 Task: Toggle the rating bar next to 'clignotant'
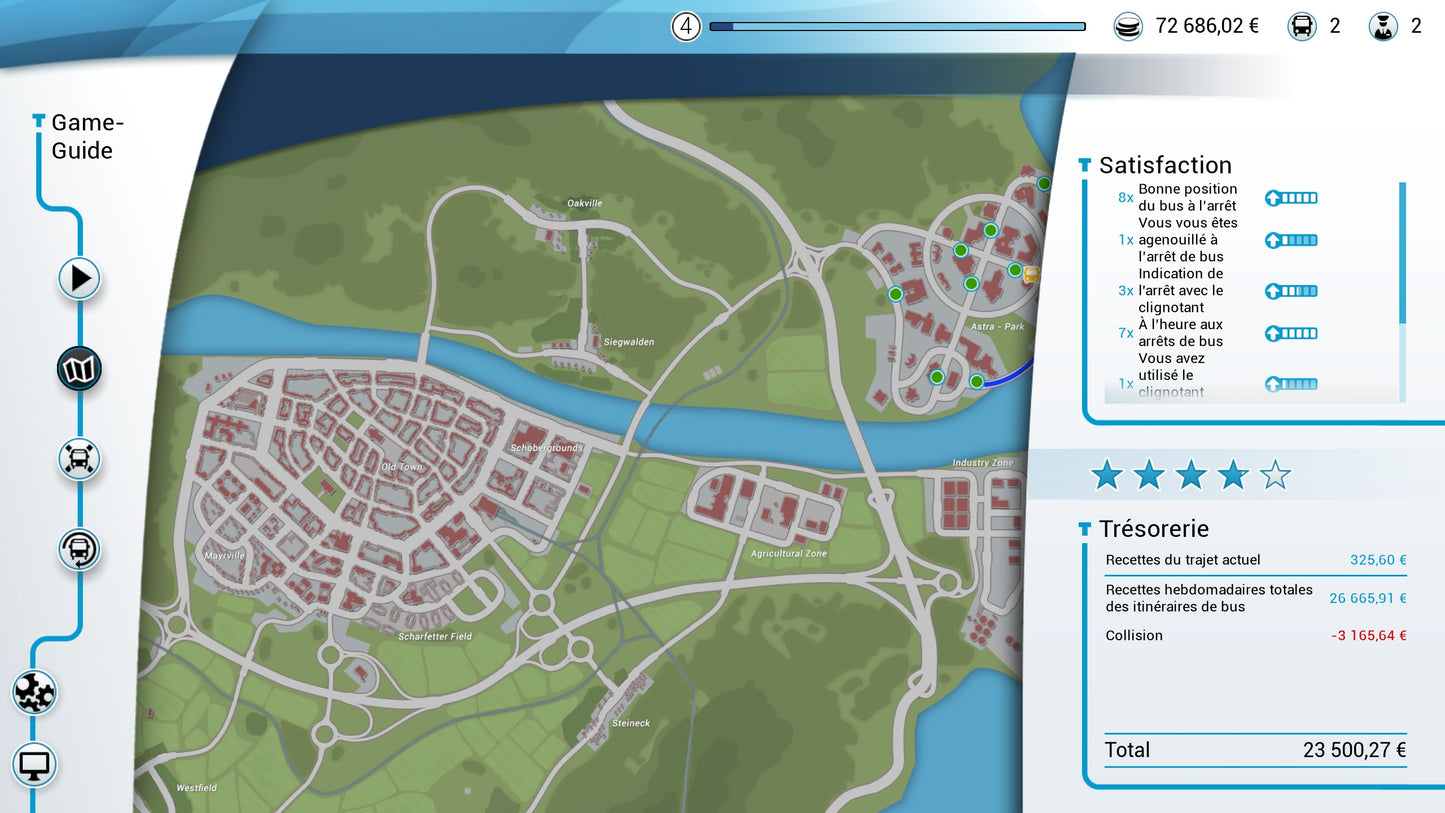[x=1290, y=290]
